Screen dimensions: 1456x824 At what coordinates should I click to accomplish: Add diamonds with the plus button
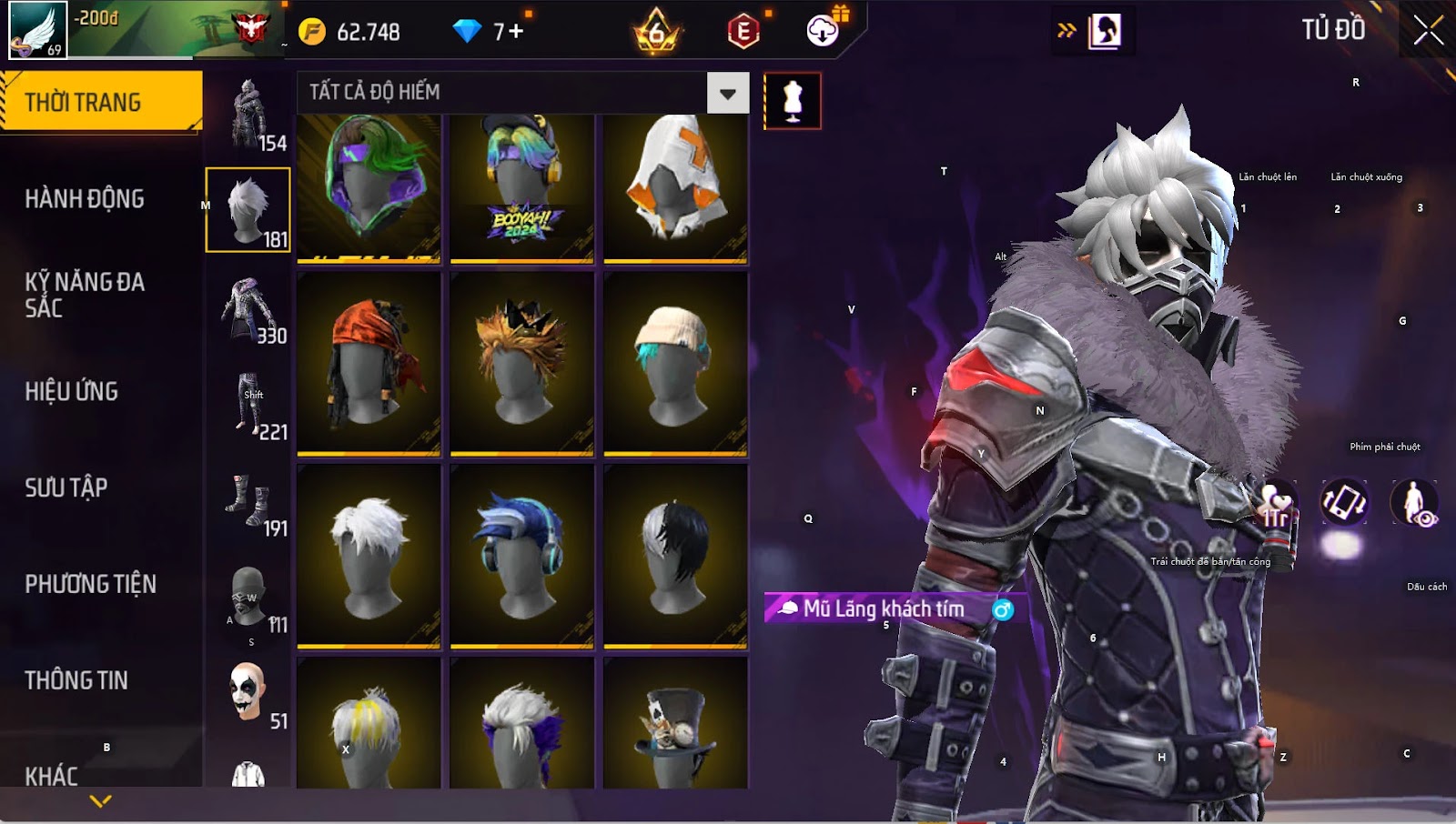pos(515,32)
